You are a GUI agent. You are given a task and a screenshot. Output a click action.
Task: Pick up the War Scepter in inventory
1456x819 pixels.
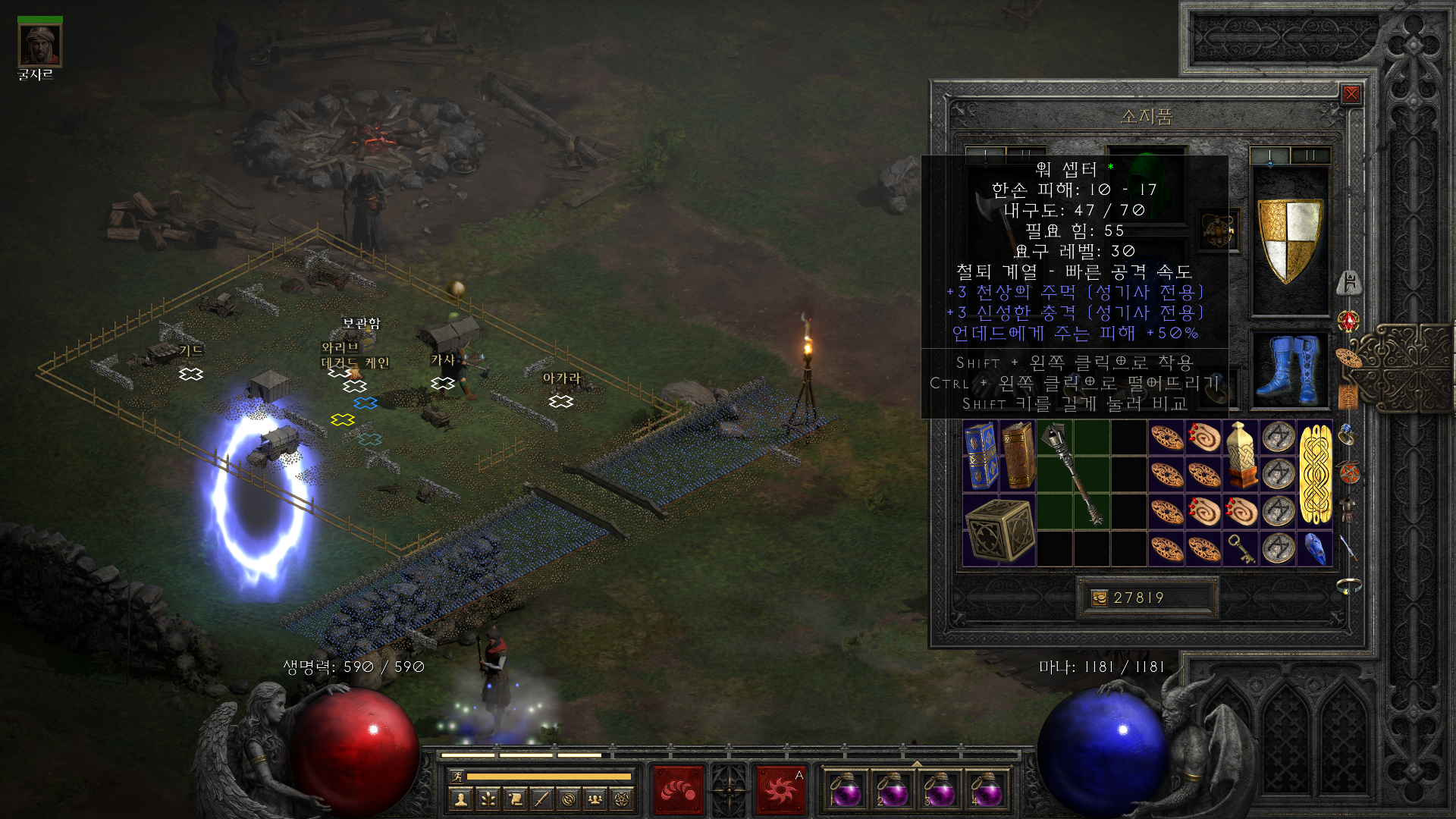coord(1072,474)
